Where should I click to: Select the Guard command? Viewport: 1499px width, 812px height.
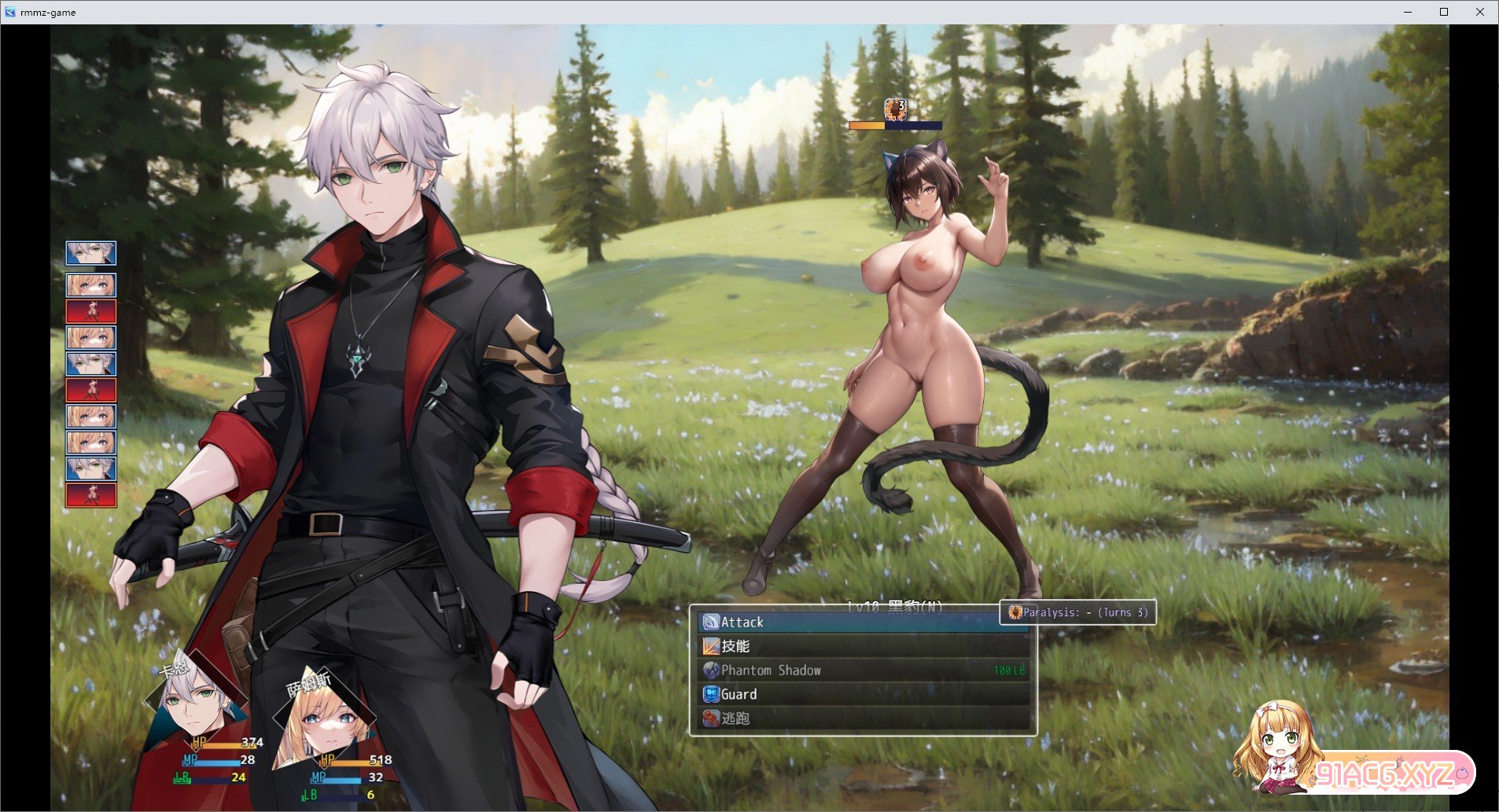pyautogui.click(x=863, y=694)
